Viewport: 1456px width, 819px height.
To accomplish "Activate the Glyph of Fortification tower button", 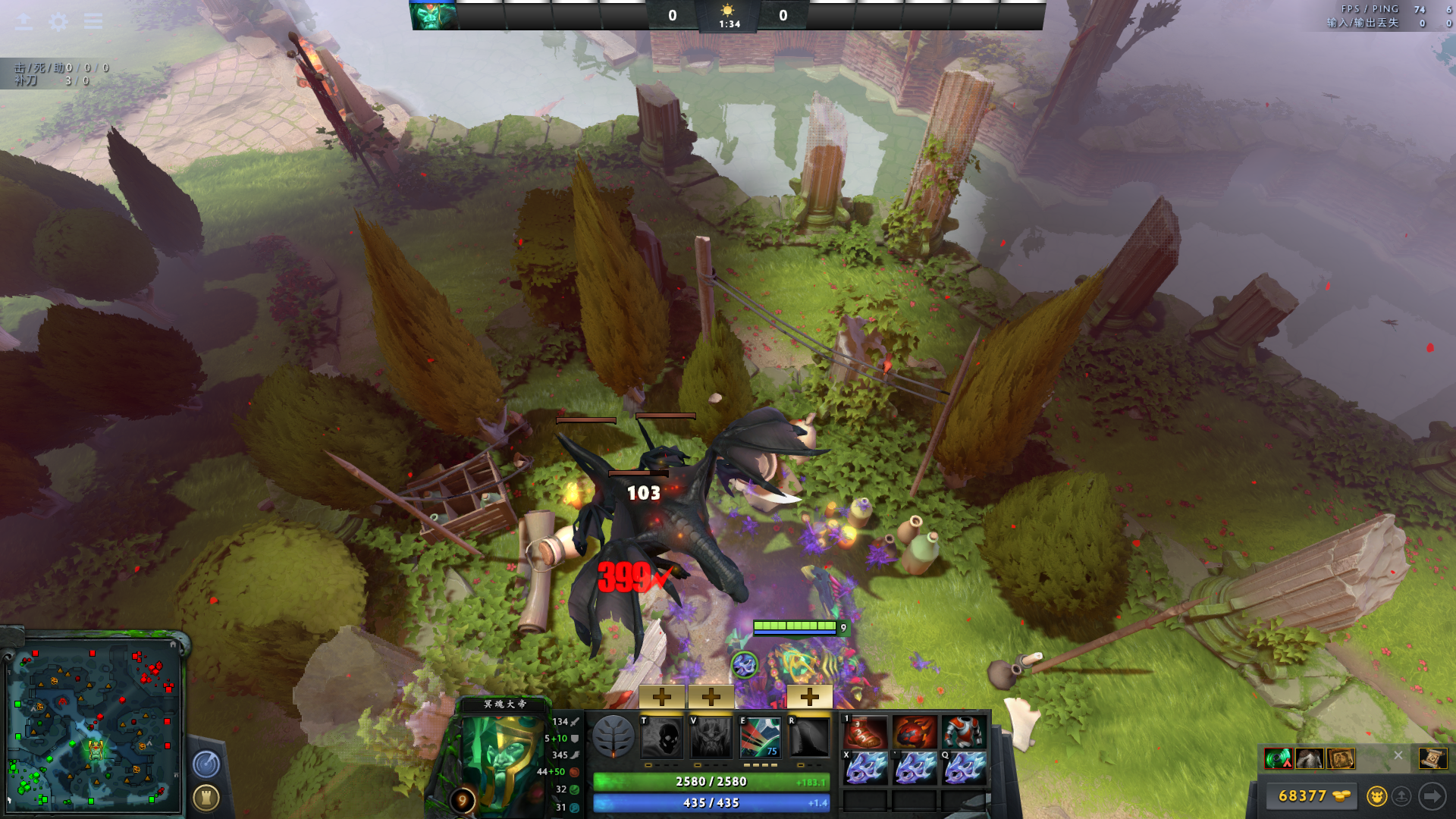I will [x=206, y=797].
